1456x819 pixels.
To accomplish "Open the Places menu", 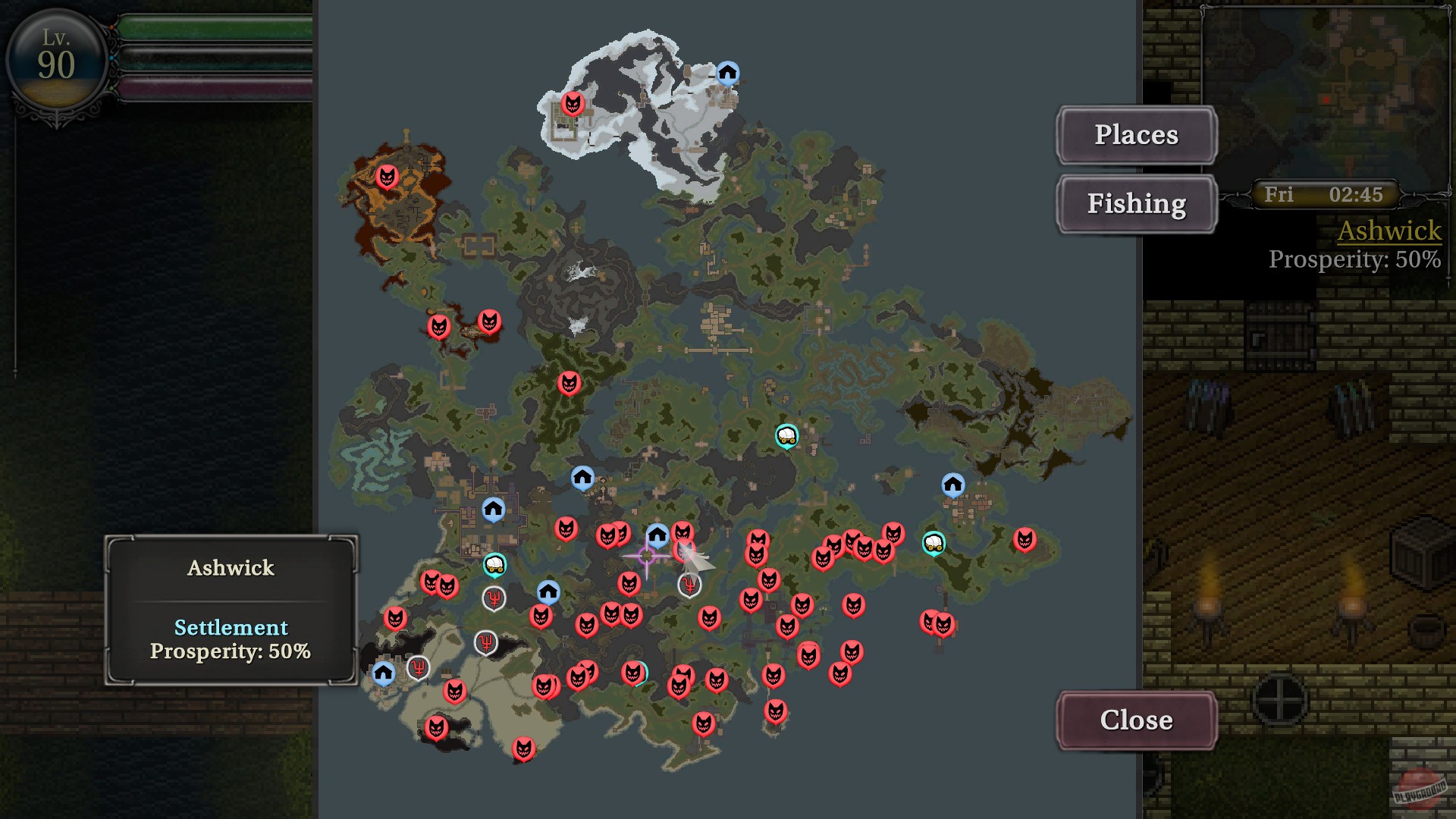I will (x=1136, y=134).
